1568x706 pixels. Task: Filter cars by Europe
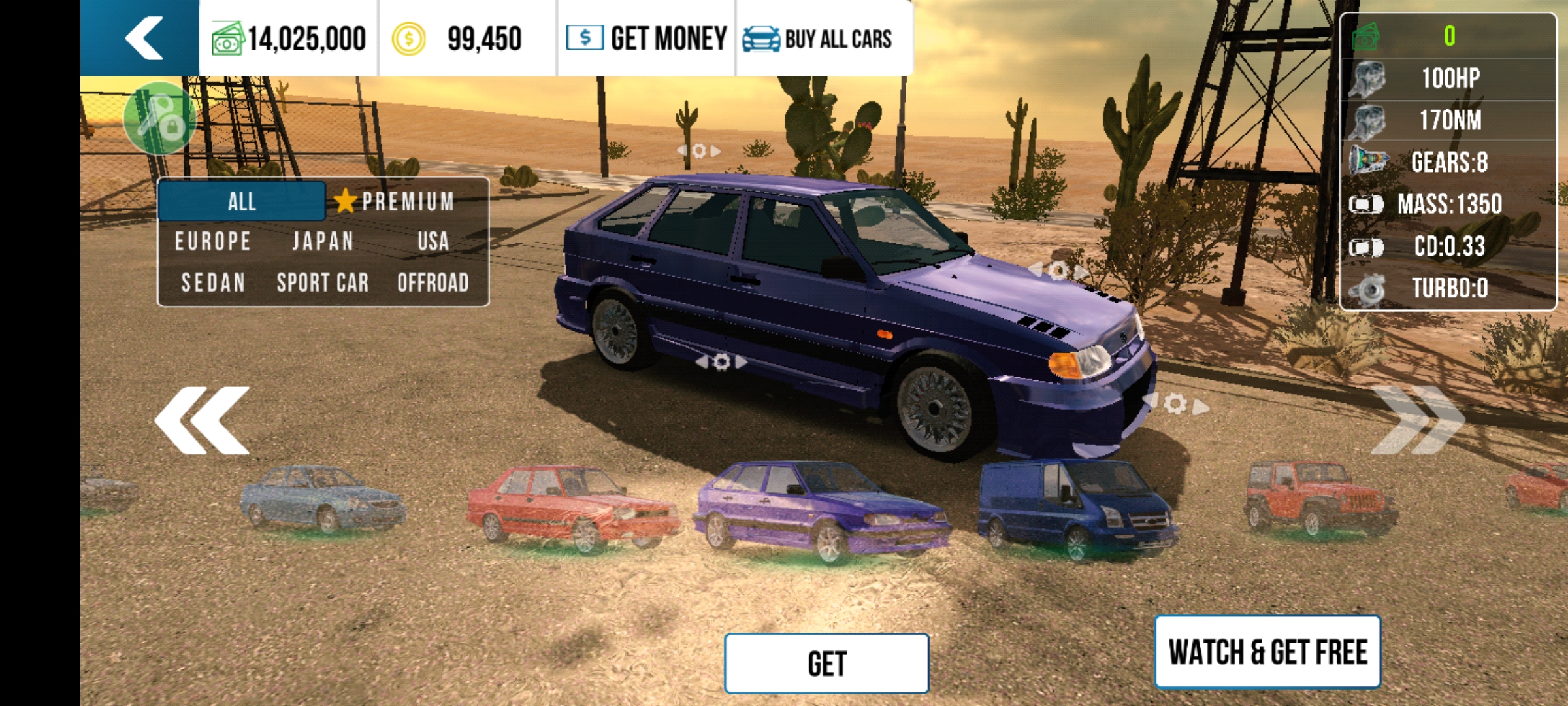(x=213, y=242)
